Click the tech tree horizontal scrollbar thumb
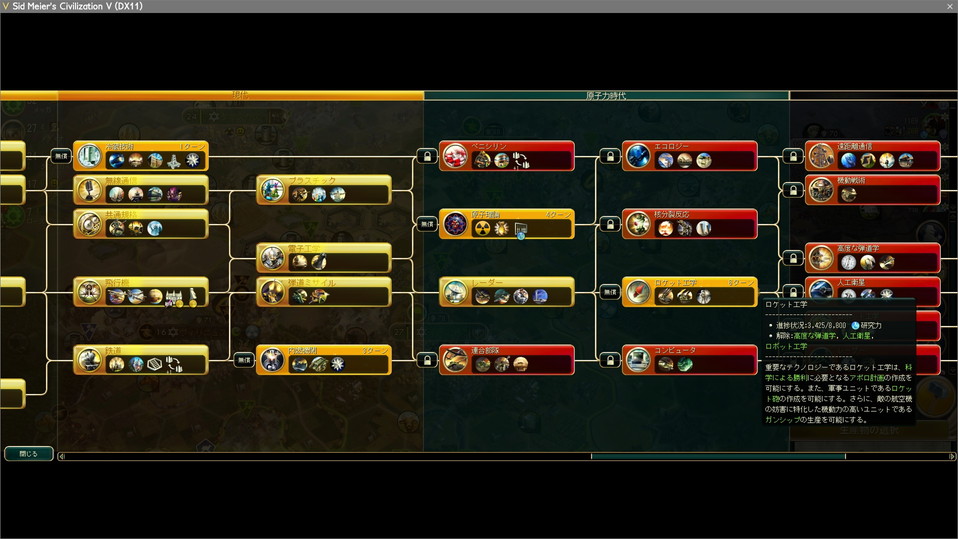958x539 pixels. (718, 457)
